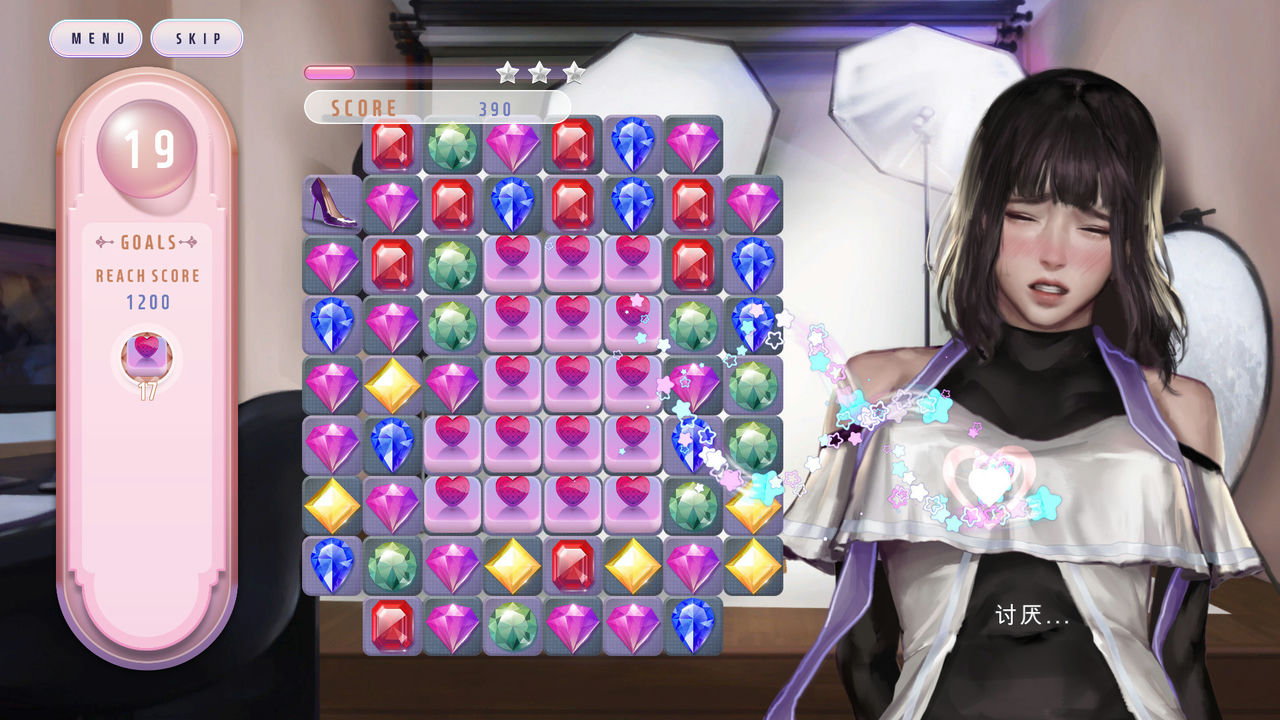
Task: Click the REACH SCORE 1200 goal text
Action: pyautogui.click(x=146, y=287)
